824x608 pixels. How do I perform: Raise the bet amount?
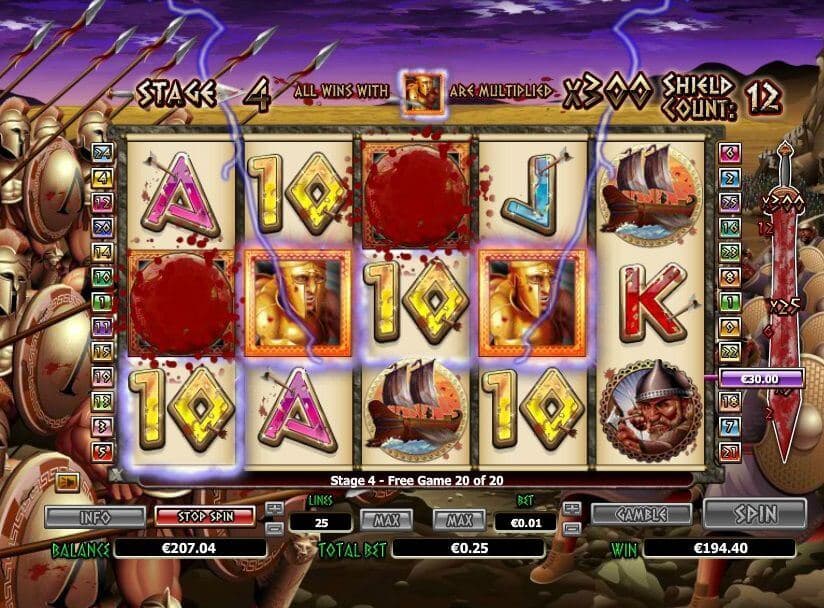(571, 508)
